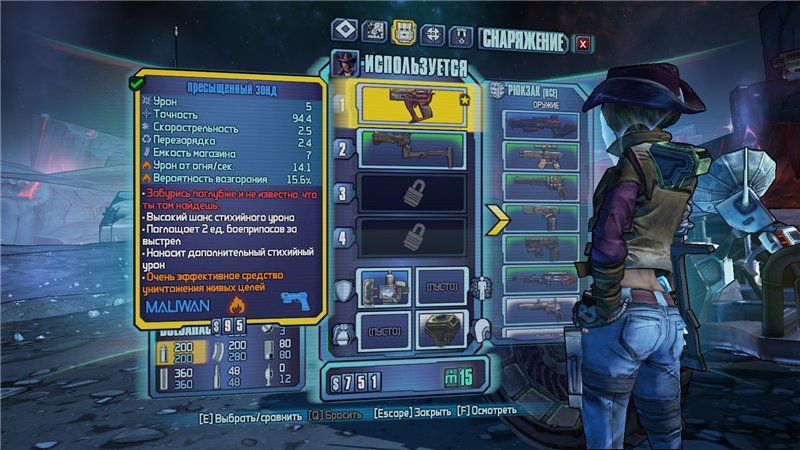Select the empty grenade mod slot
Viewport: 800px width, 450px height.
tap(383, 331)
